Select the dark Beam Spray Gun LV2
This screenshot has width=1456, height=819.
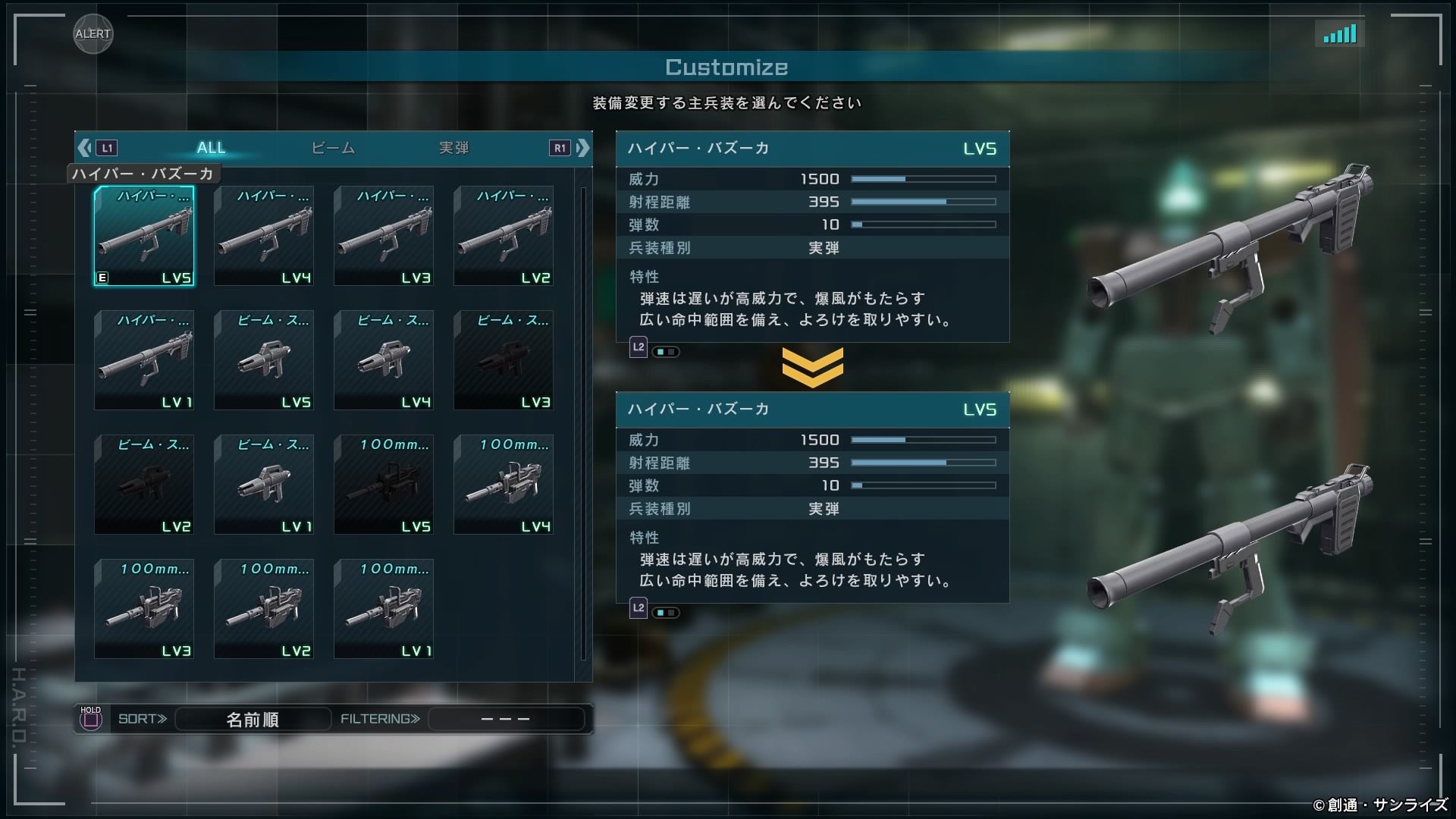(144, 485)
